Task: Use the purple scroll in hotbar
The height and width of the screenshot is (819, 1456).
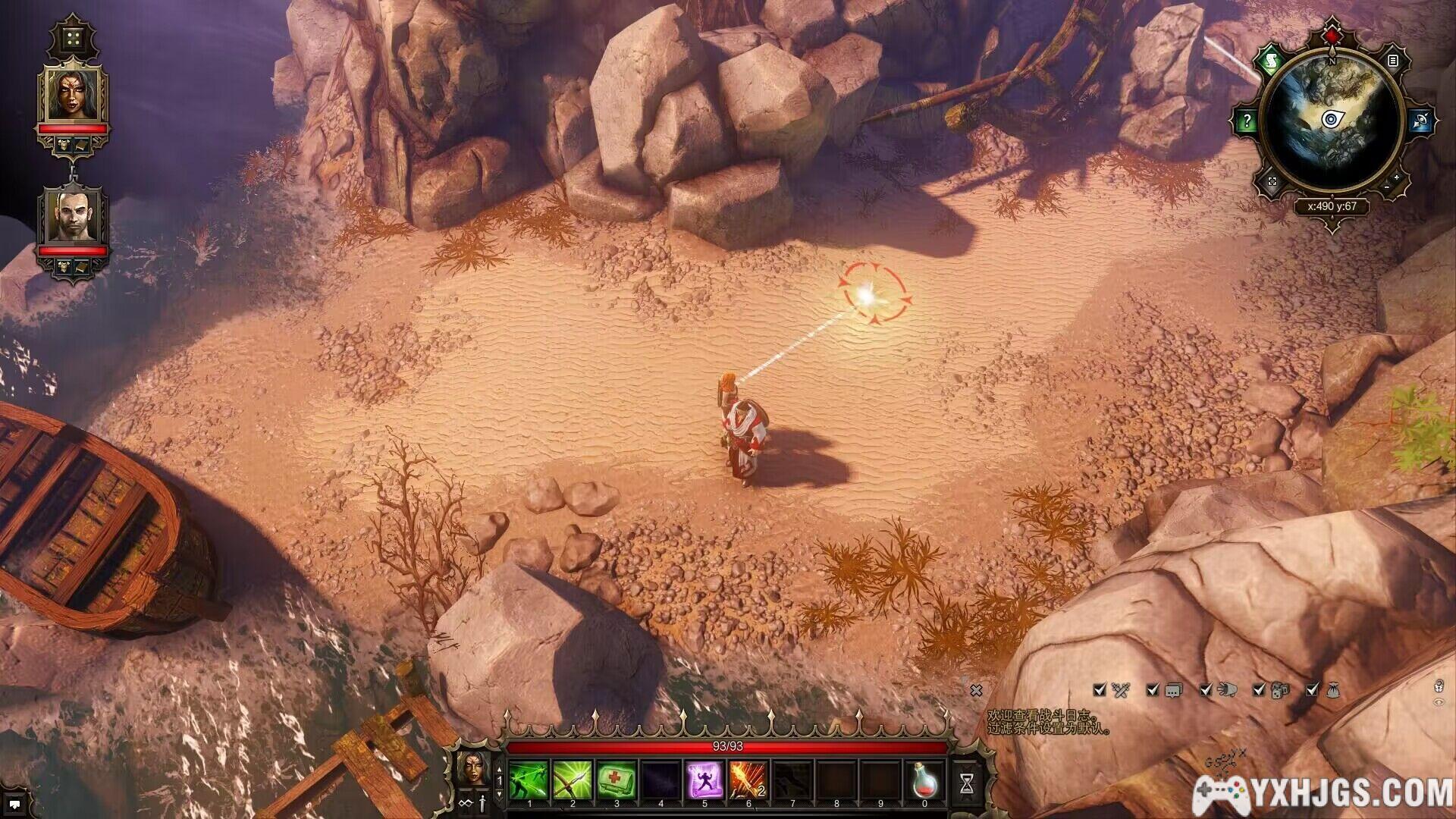Action: 704,780
